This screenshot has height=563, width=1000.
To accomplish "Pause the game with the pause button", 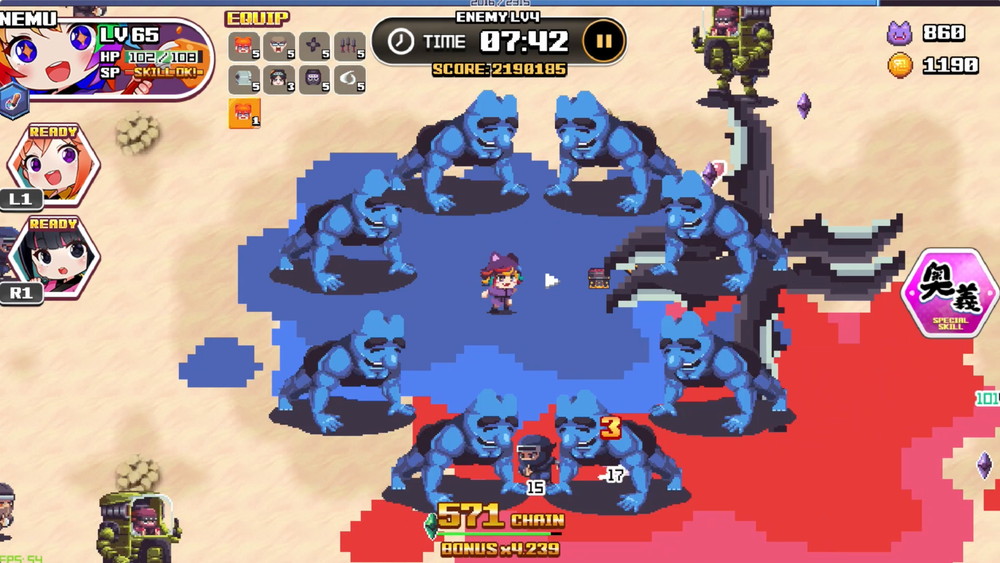I will pos(603,42).
